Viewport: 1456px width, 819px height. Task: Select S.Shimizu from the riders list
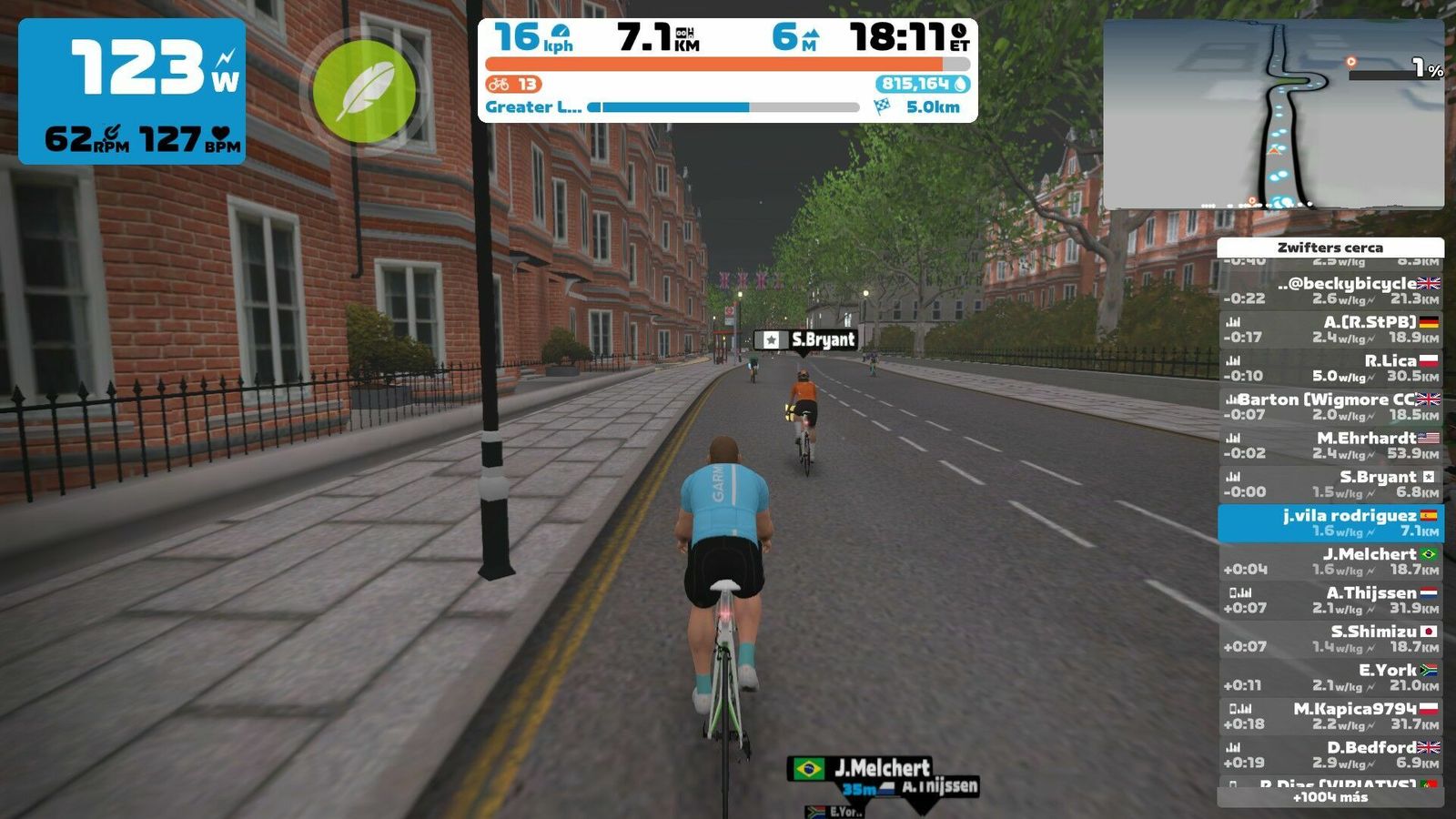click(1330, 638)
